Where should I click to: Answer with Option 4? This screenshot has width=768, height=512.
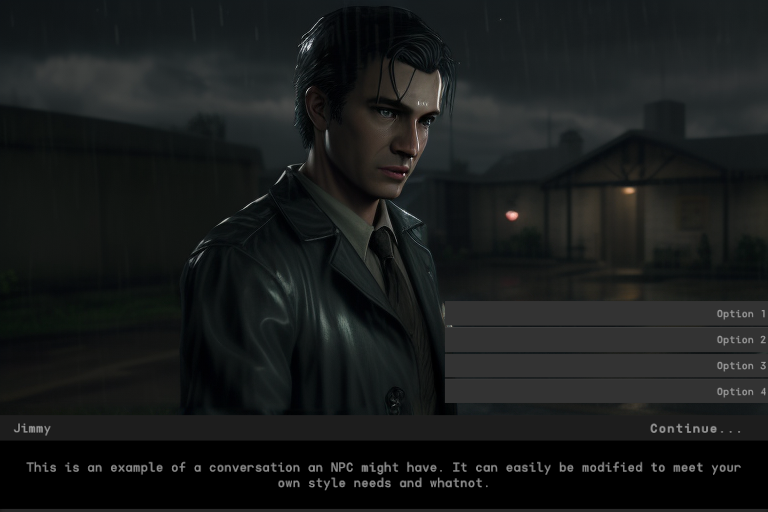tap(606, 392)
